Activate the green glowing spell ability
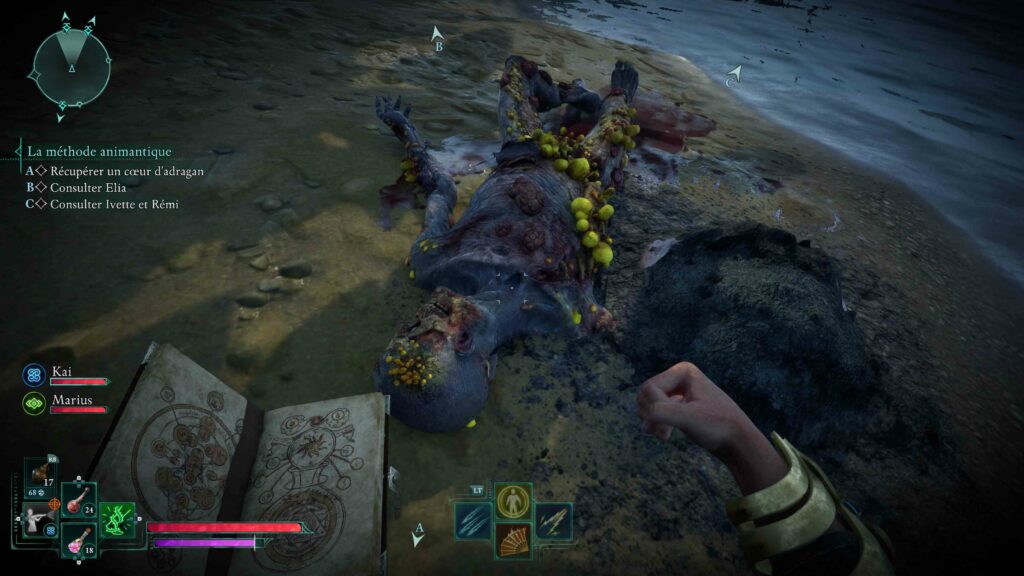This screenshot has height=576, width=1024. (117, 520)
